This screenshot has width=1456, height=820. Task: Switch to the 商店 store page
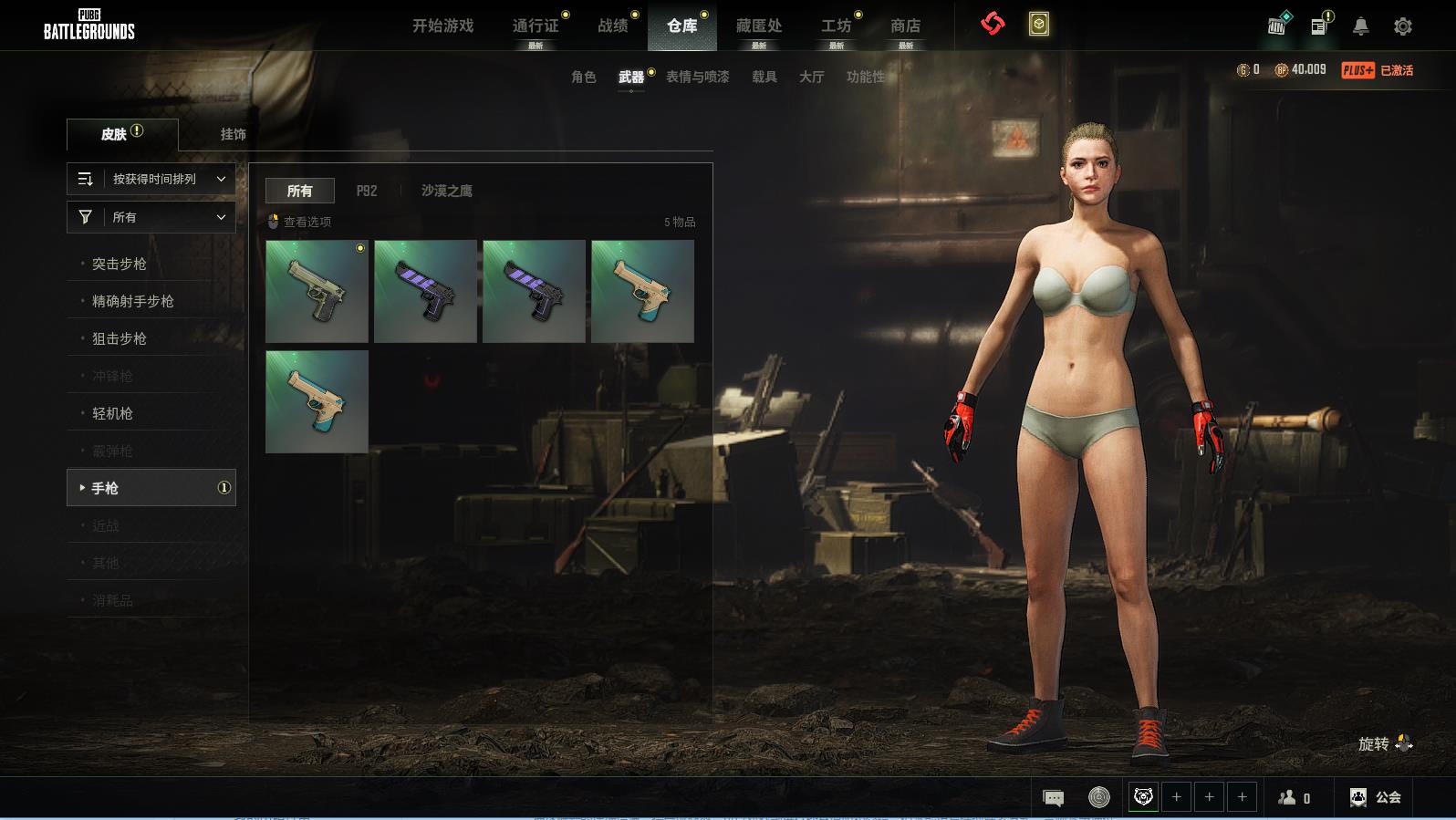tap(905, 26)
